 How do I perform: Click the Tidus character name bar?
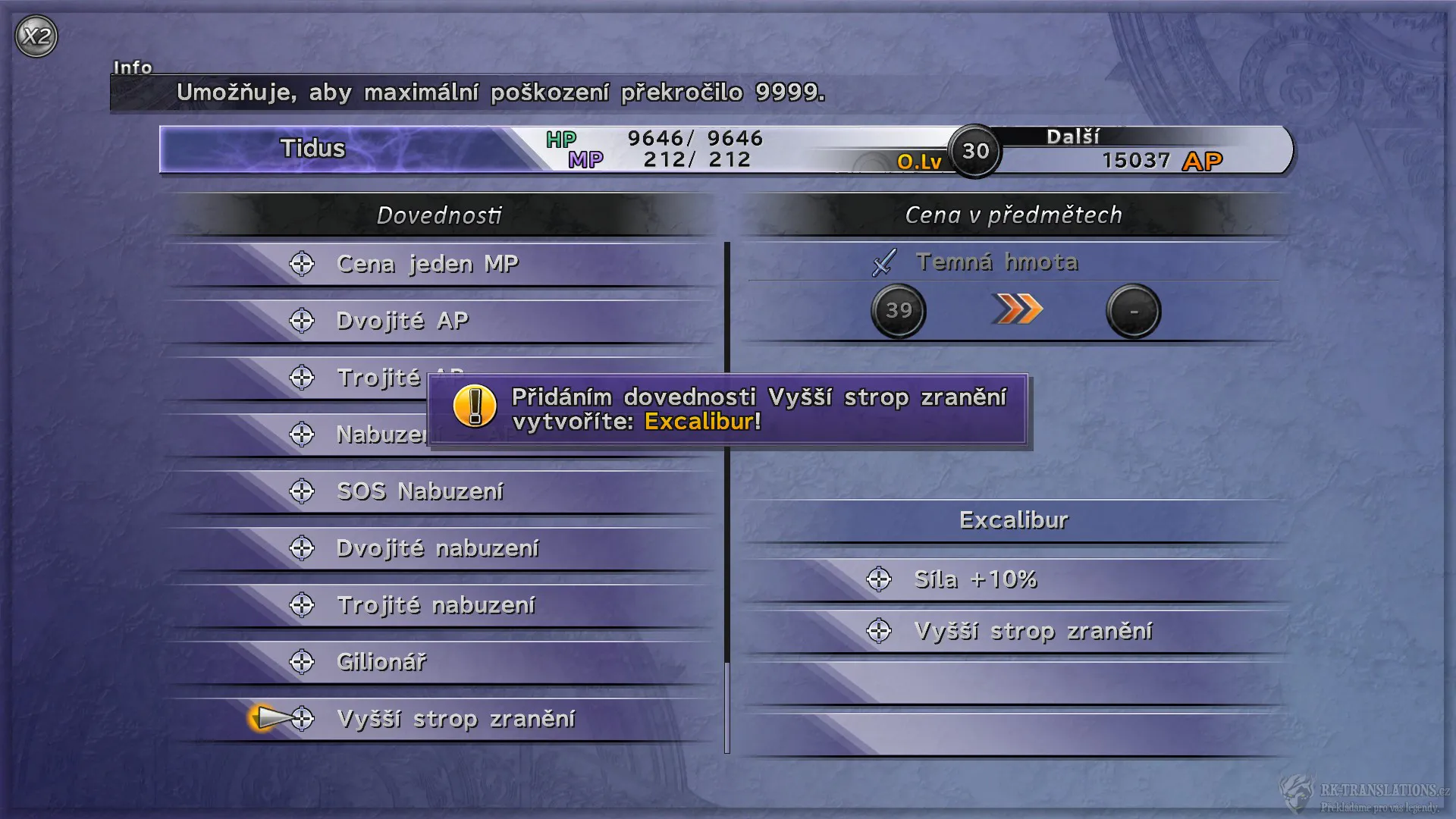312,149
